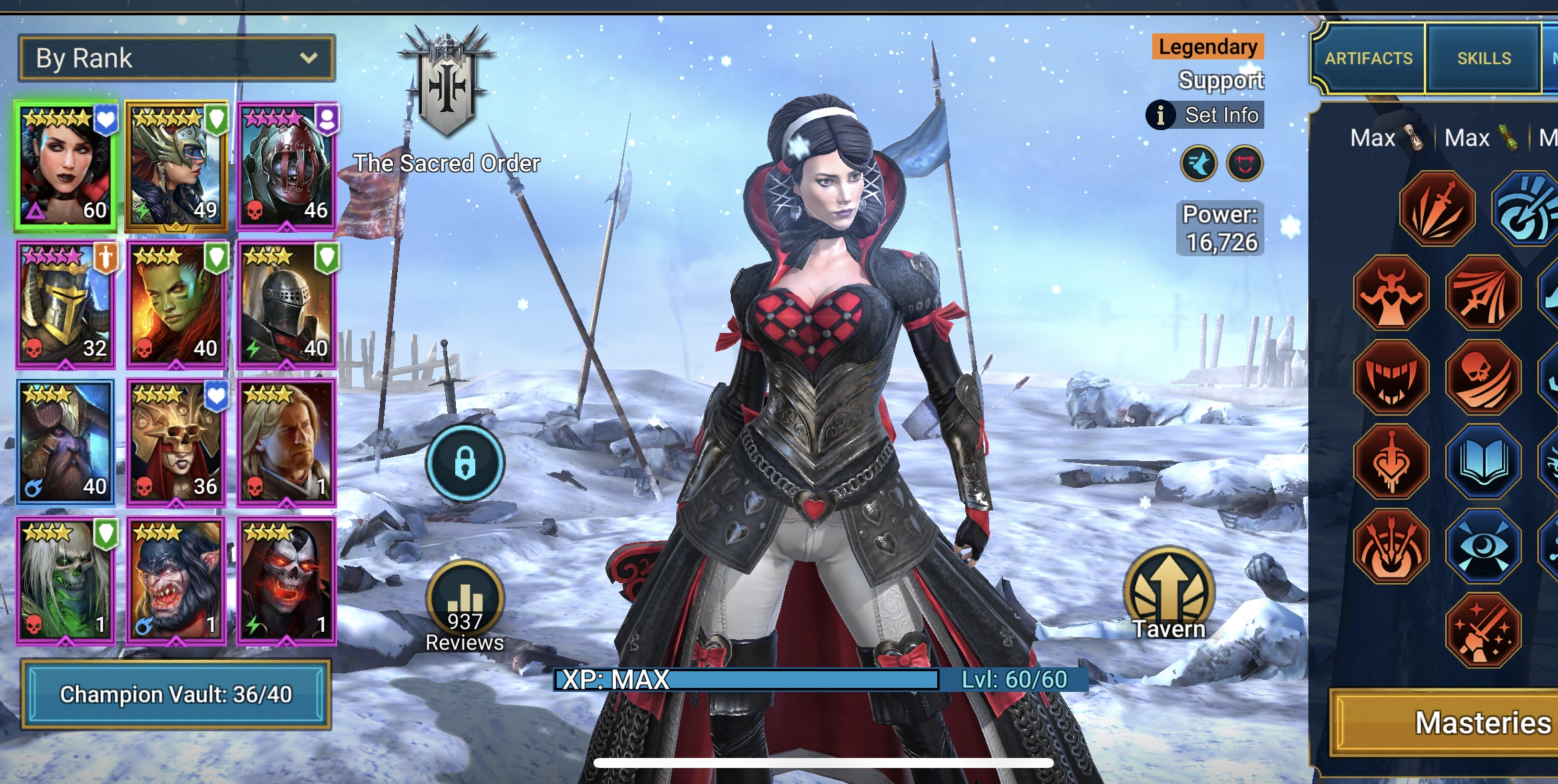This screenshot has width=1558, height=784.
Task: Switch to the Artifacts tab
Action: click(x=1368, y=59)
